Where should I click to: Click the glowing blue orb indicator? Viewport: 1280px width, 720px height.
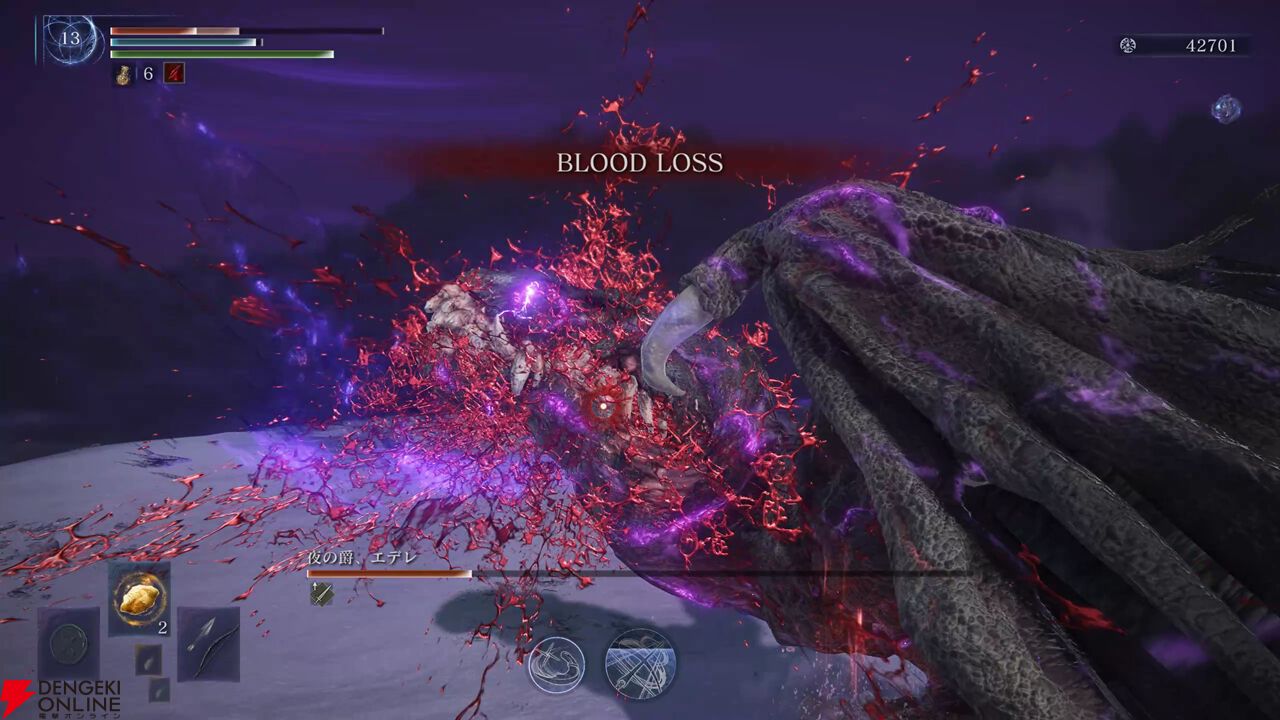point(1226,108)
